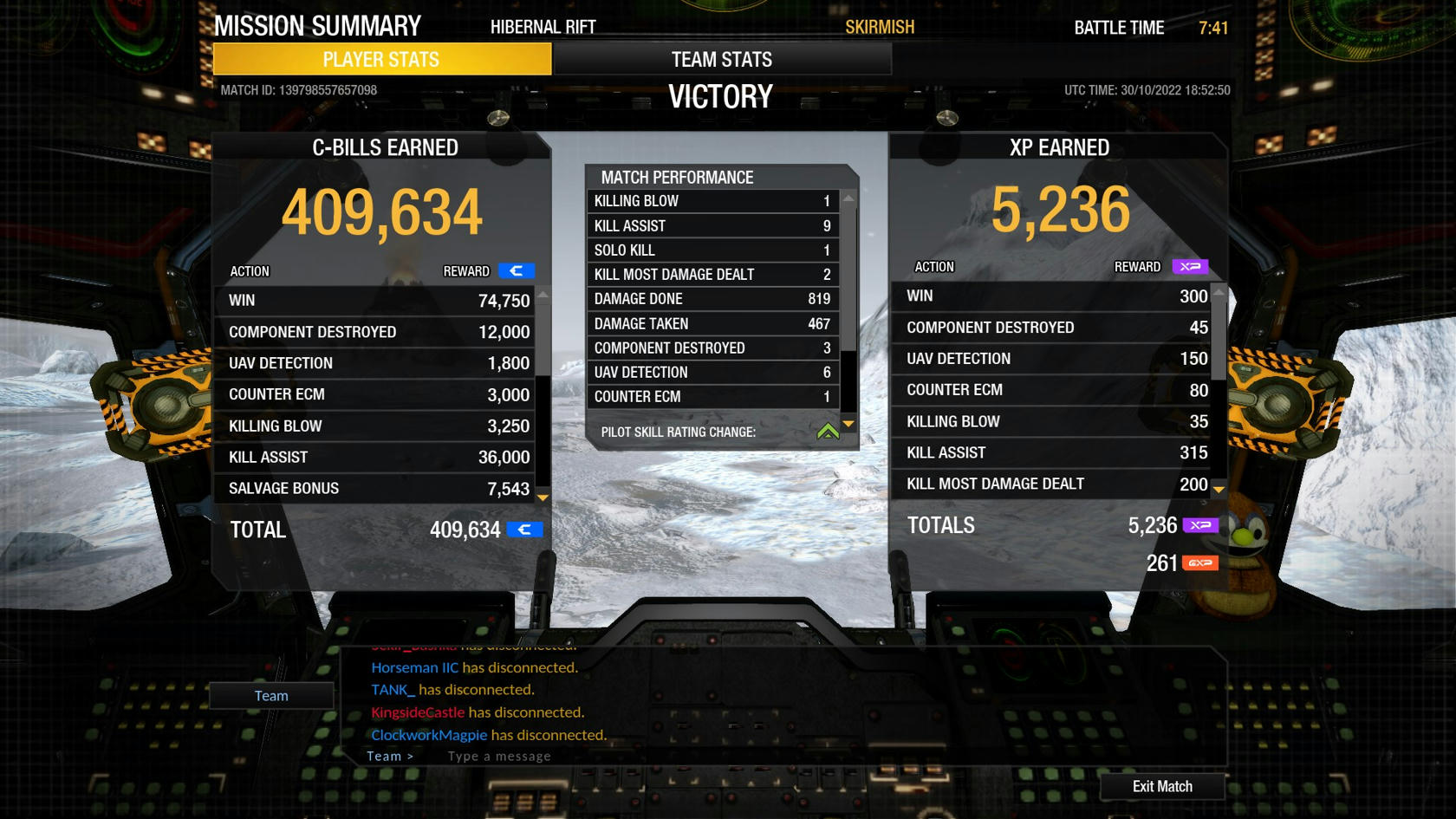Screen dimensions: 1456x819
Task: Click the Exit Match button
Action: (1162, 786)
